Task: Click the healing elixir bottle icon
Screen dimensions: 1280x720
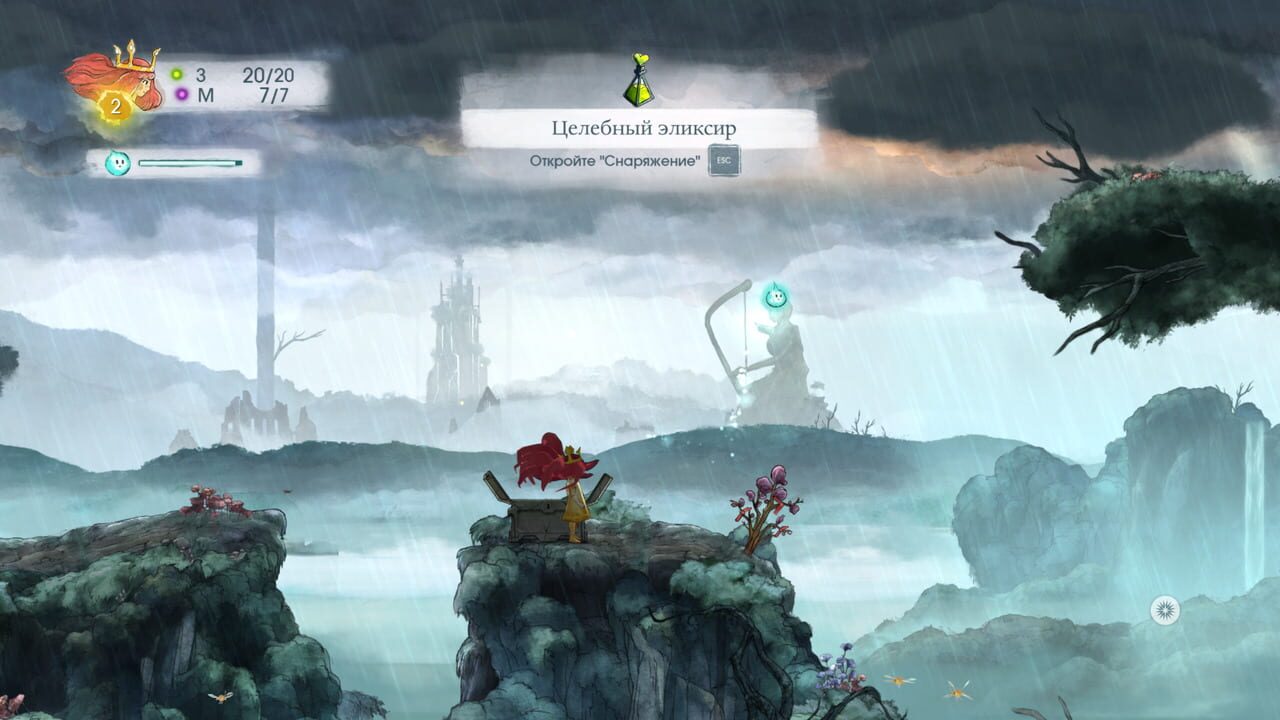Action: coord(640,80)
